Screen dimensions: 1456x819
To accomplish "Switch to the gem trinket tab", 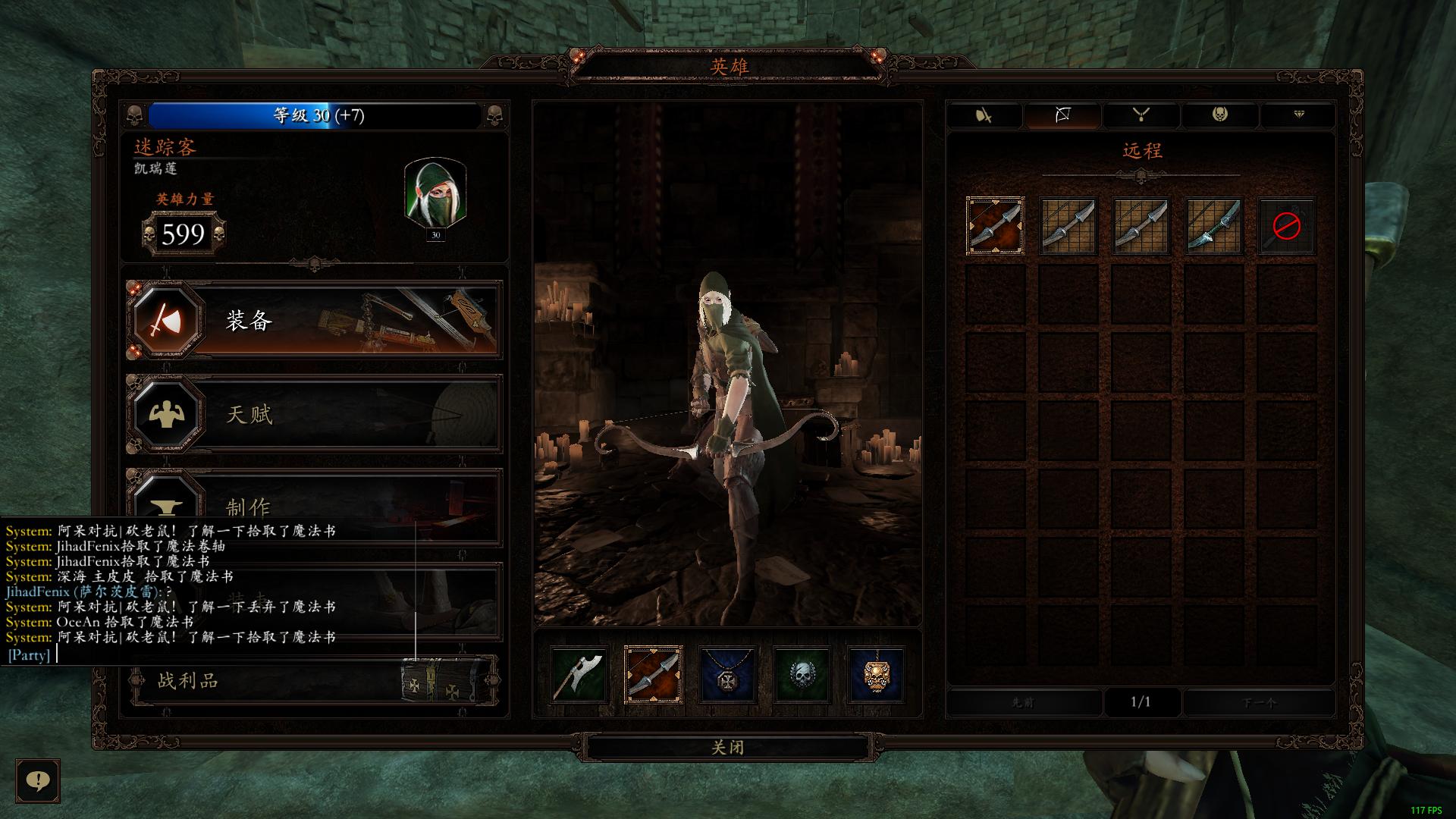I will point(1298,115).
